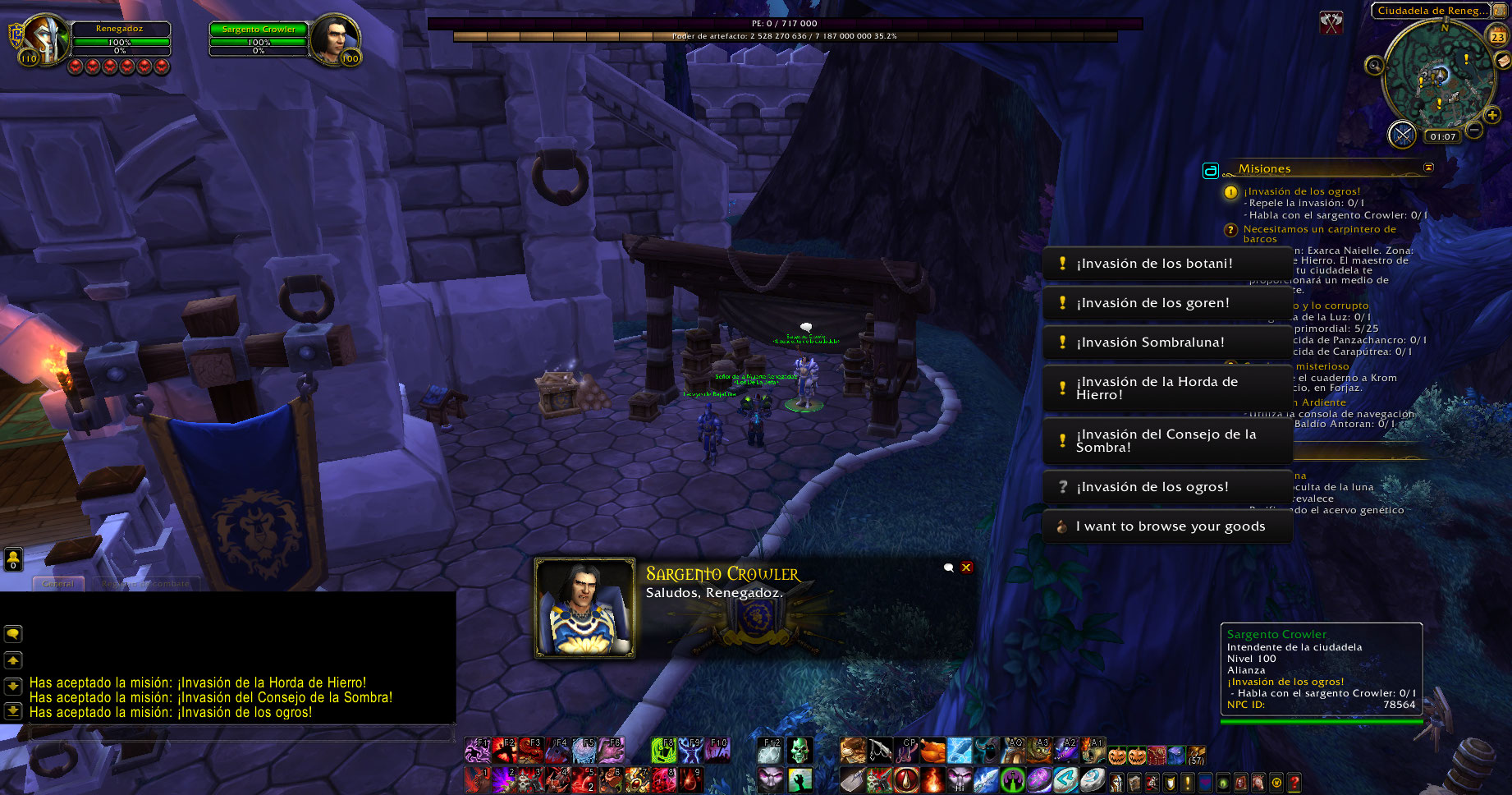Activate the green skull ability icon

[800, 749]
